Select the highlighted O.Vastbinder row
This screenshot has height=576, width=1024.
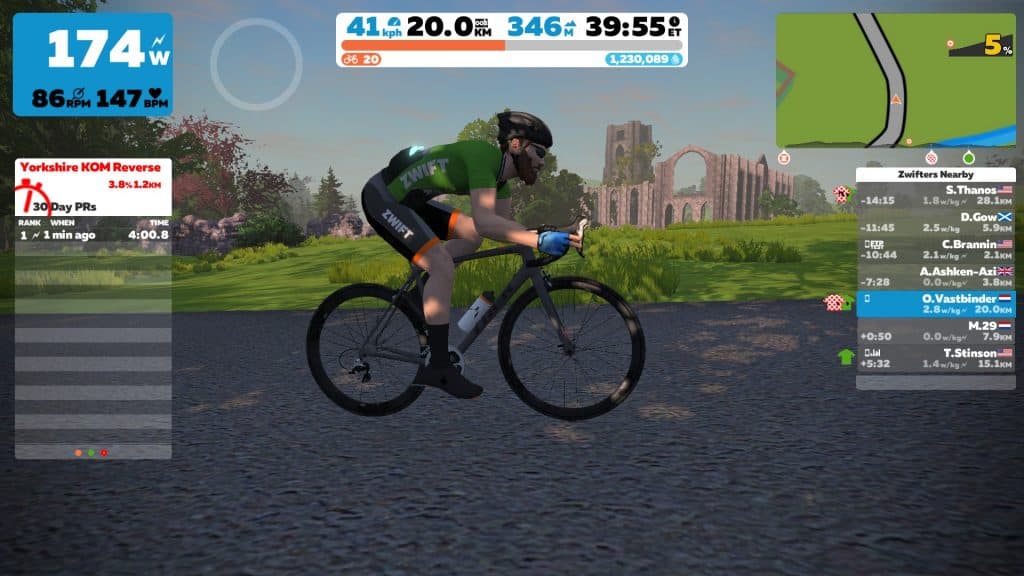coord(935,304)
